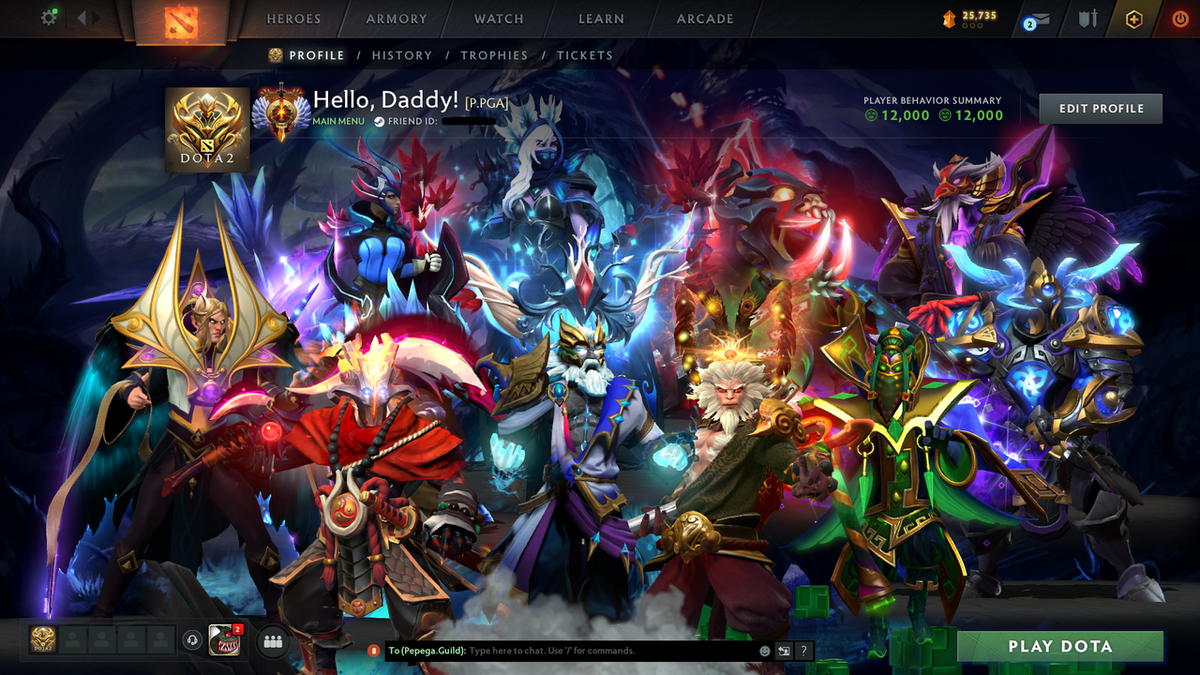Viewport: 1200px width, 675px height.
Task: Open the chat emoticon picker
Action: coord(765,651)
